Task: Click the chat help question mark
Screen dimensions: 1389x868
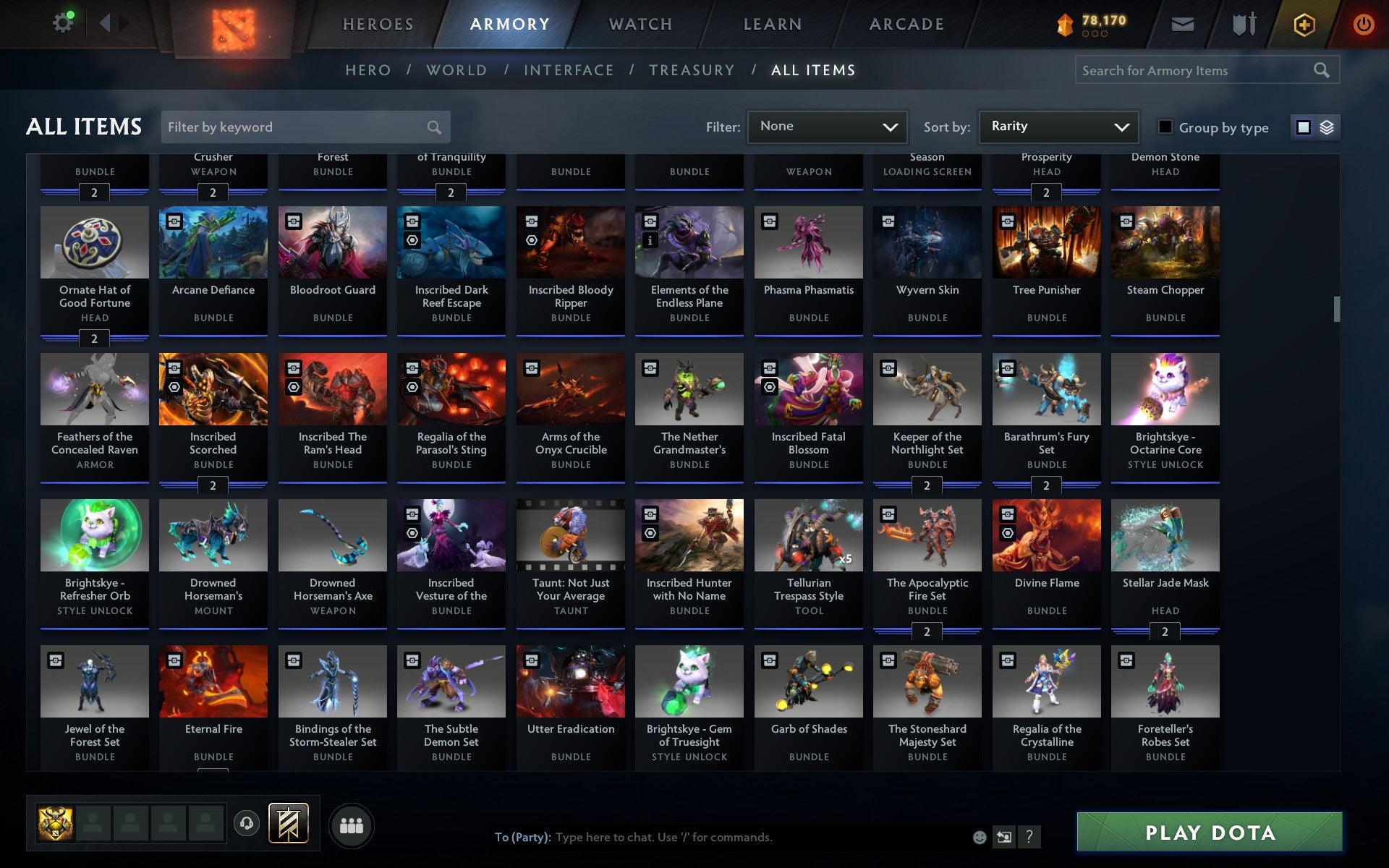Action: 1028,838
